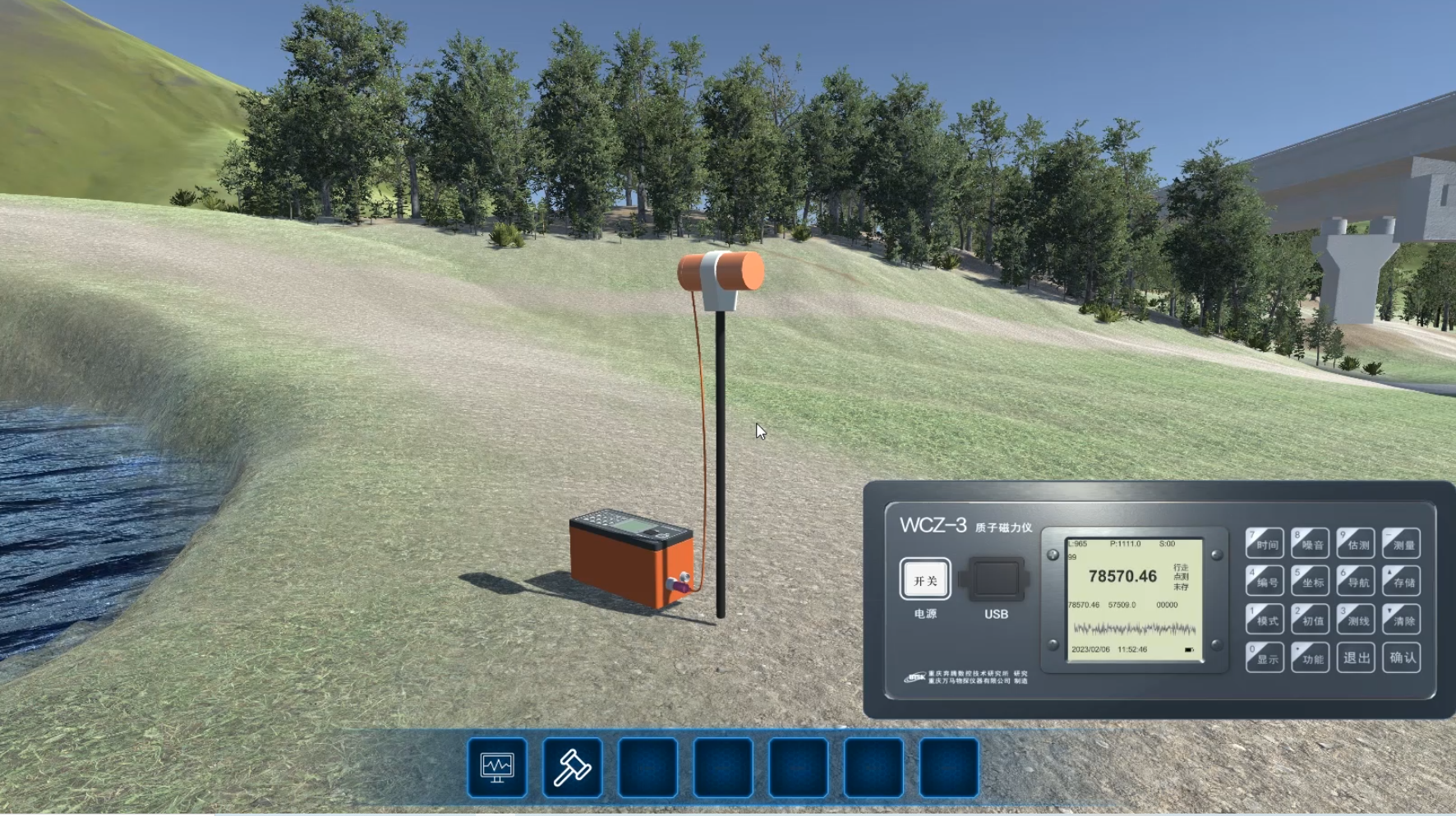
Task: Confirm with the 确认 key
Action: [x=1402, y=657]
